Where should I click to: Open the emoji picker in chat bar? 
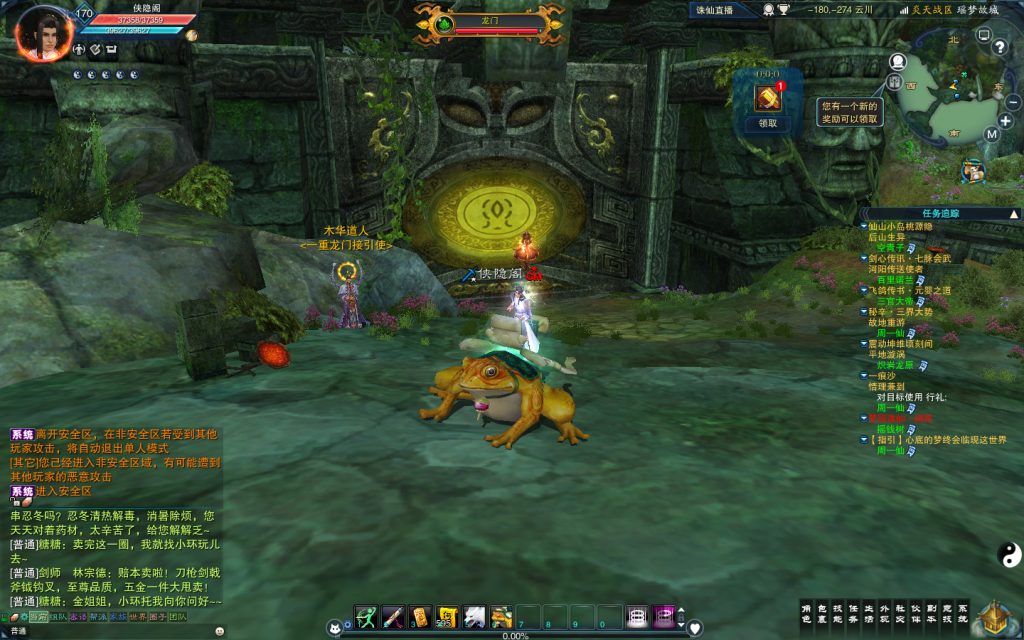(219, 631)
